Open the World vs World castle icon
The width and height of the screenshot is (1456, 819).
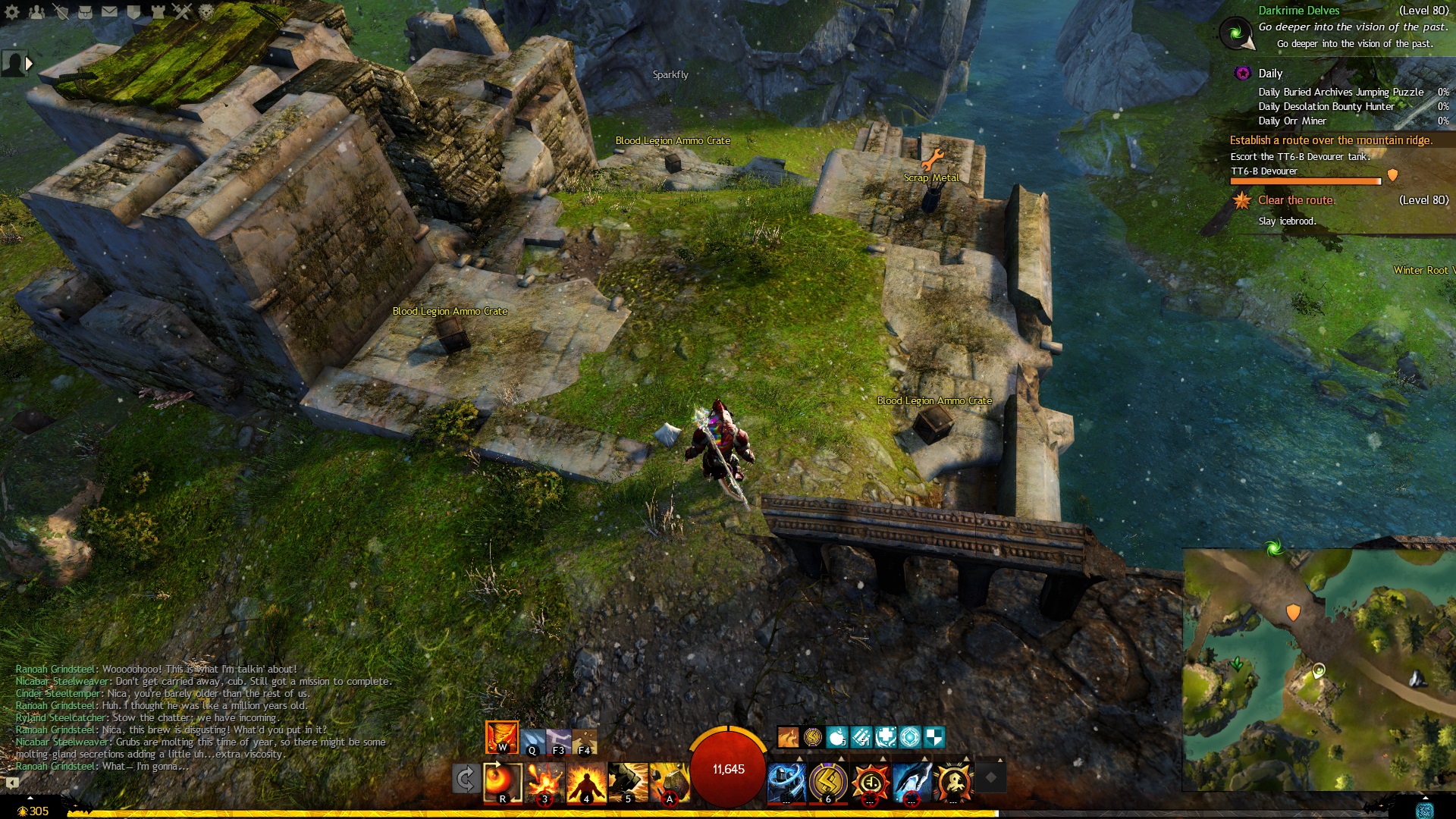158,11
